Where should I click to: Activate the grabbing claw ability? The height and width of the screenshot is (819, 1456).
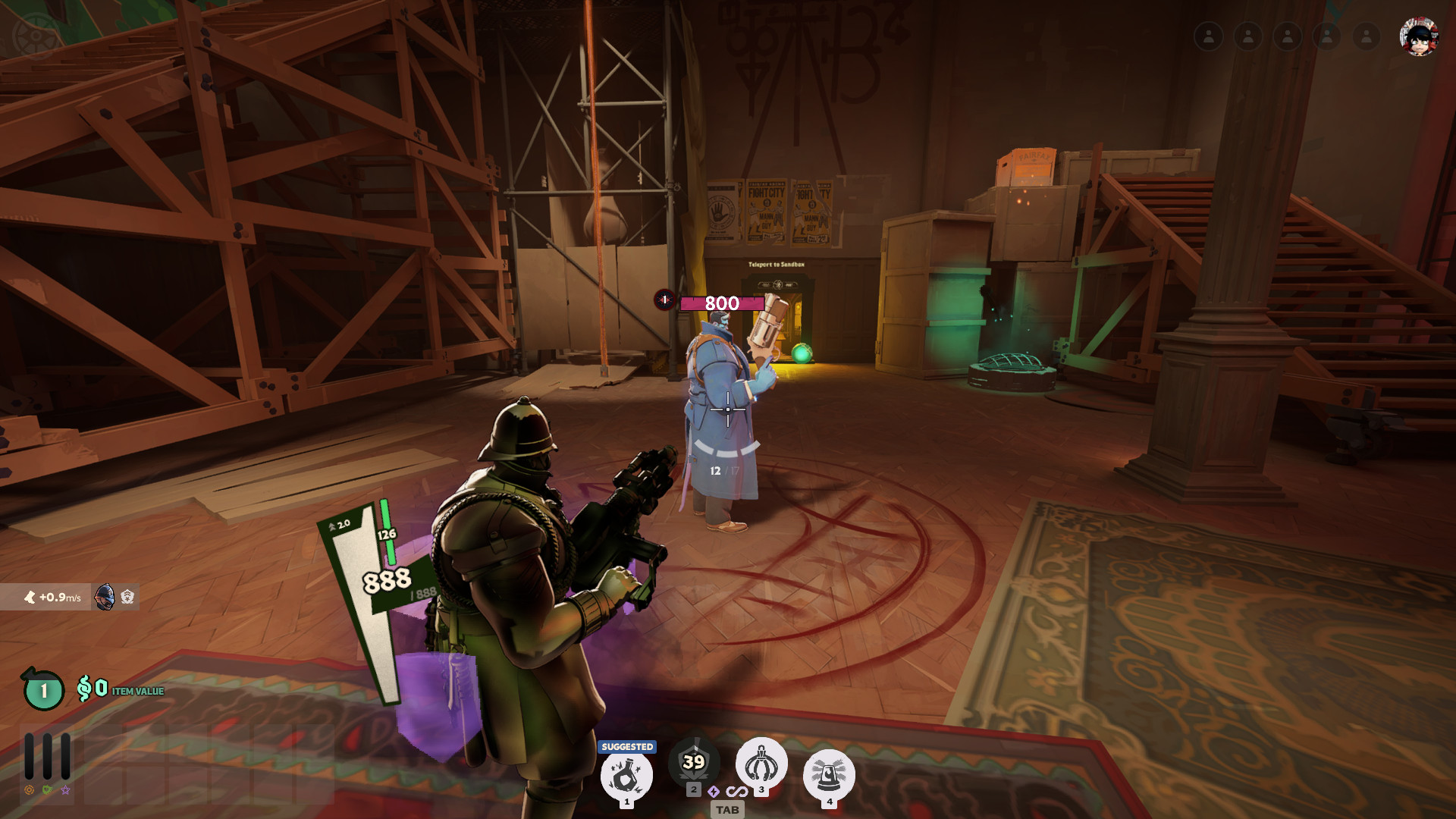(761, 763)
